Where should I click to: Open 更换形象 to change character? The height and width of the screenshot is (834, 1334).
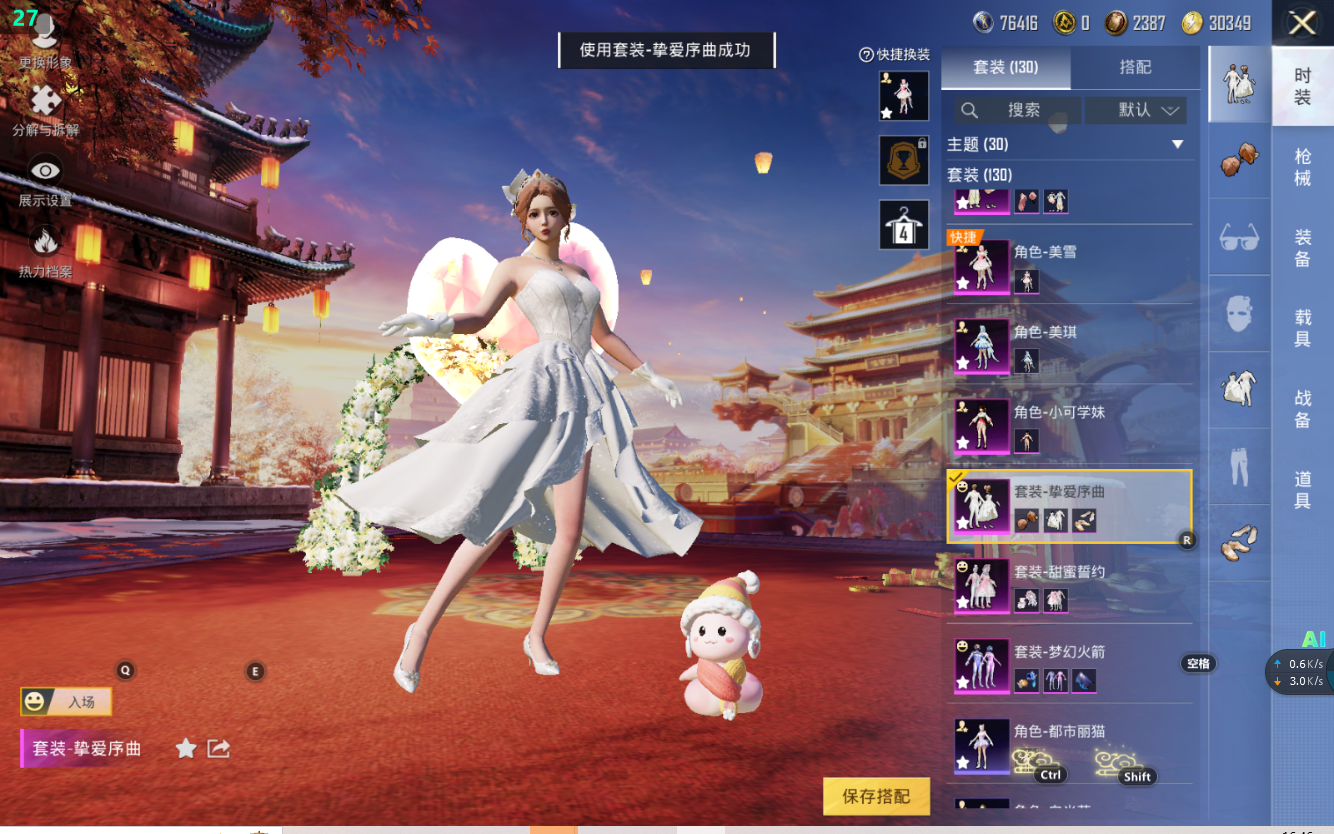point(45,42)
